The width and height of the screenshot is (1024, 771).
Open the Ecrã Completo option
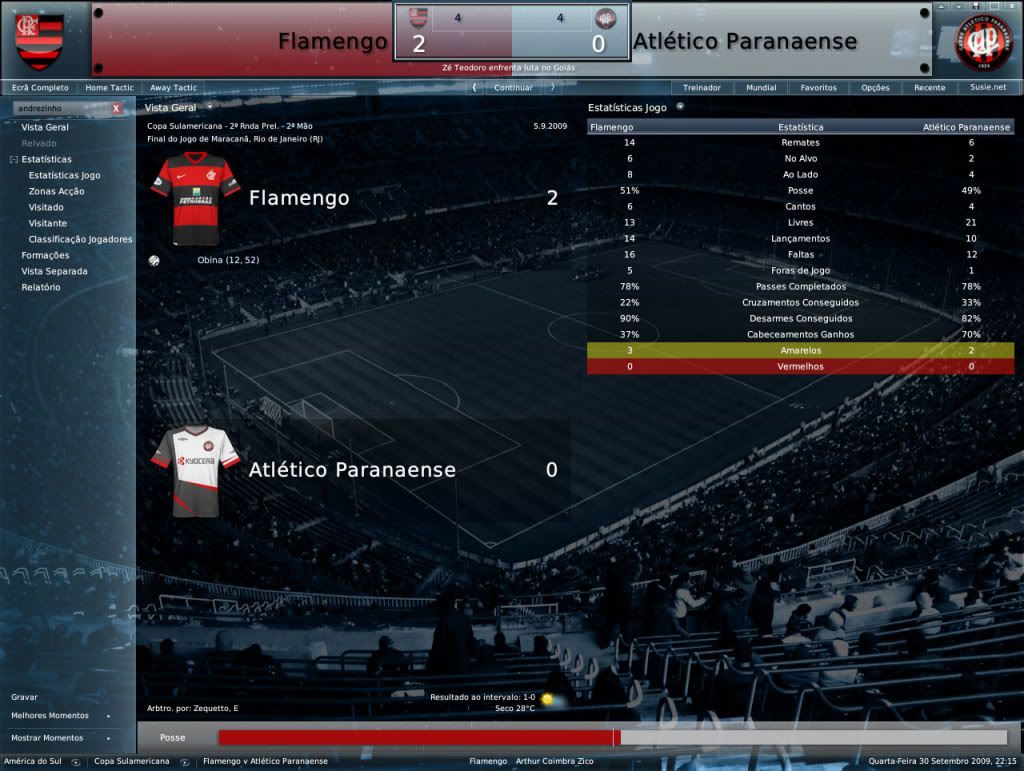(40, 88)
